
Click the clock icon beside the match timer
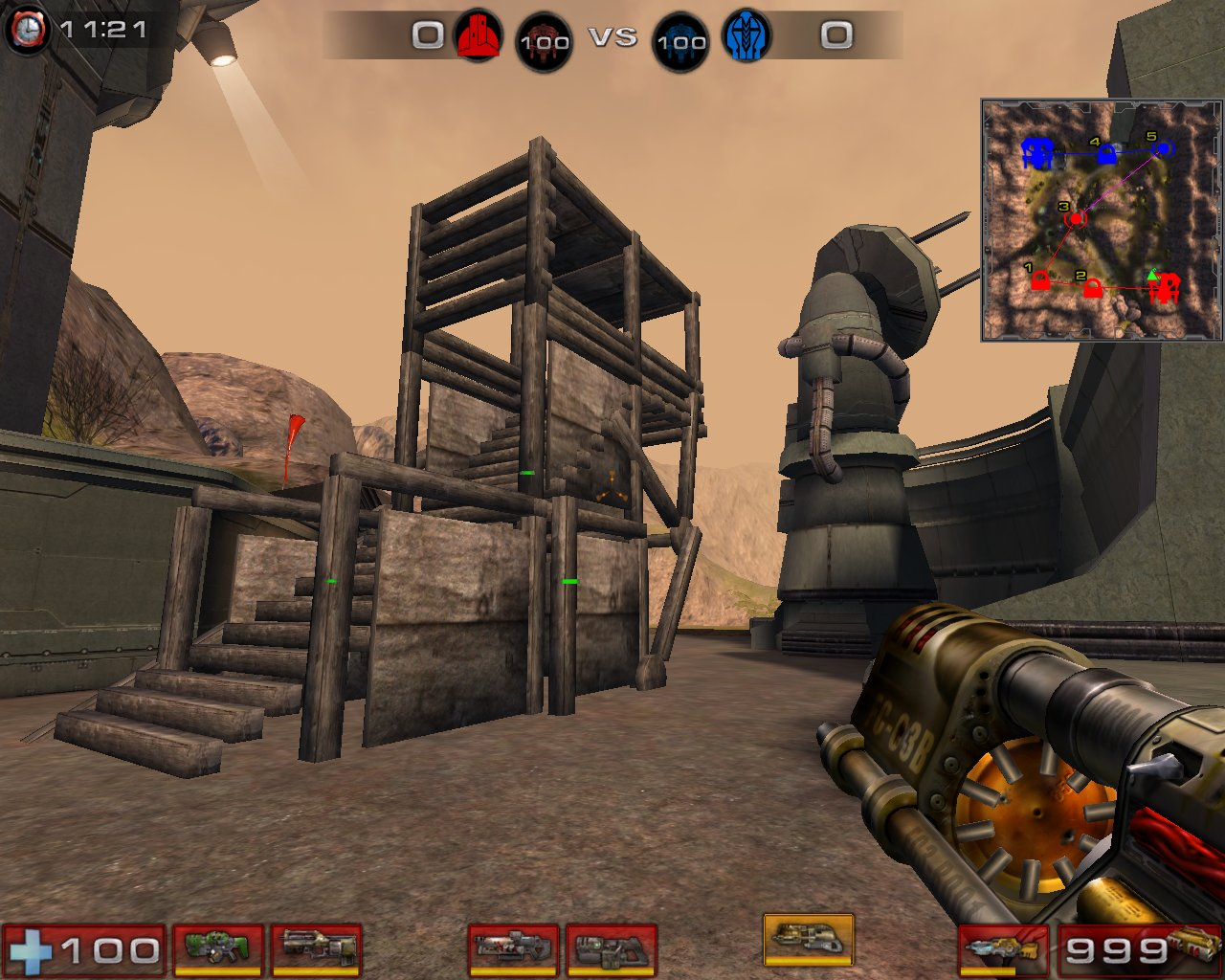click(x=29, y=29)
